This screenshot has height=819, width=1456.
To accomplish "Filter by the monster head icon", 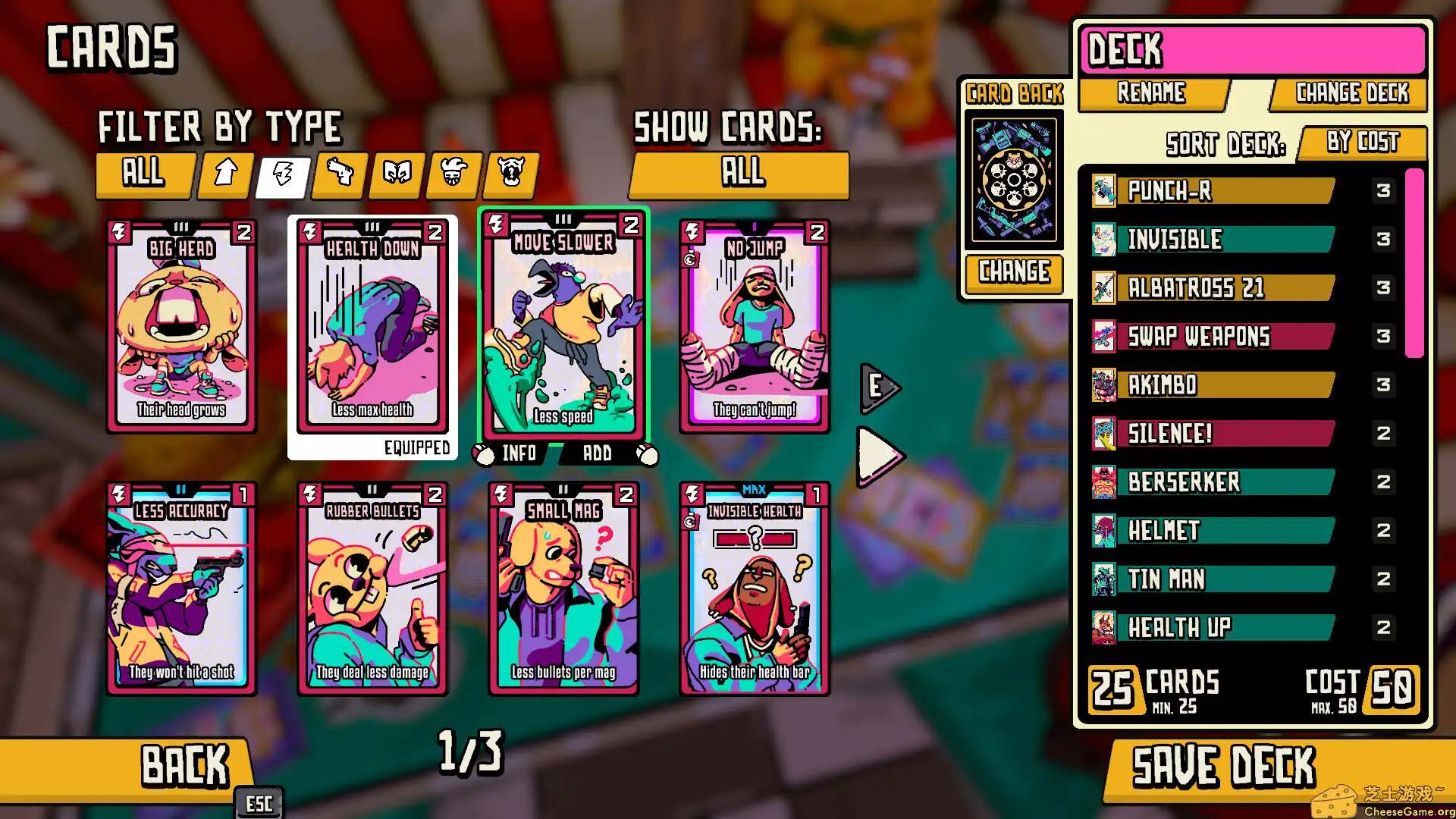I will [x=509, y=175].
